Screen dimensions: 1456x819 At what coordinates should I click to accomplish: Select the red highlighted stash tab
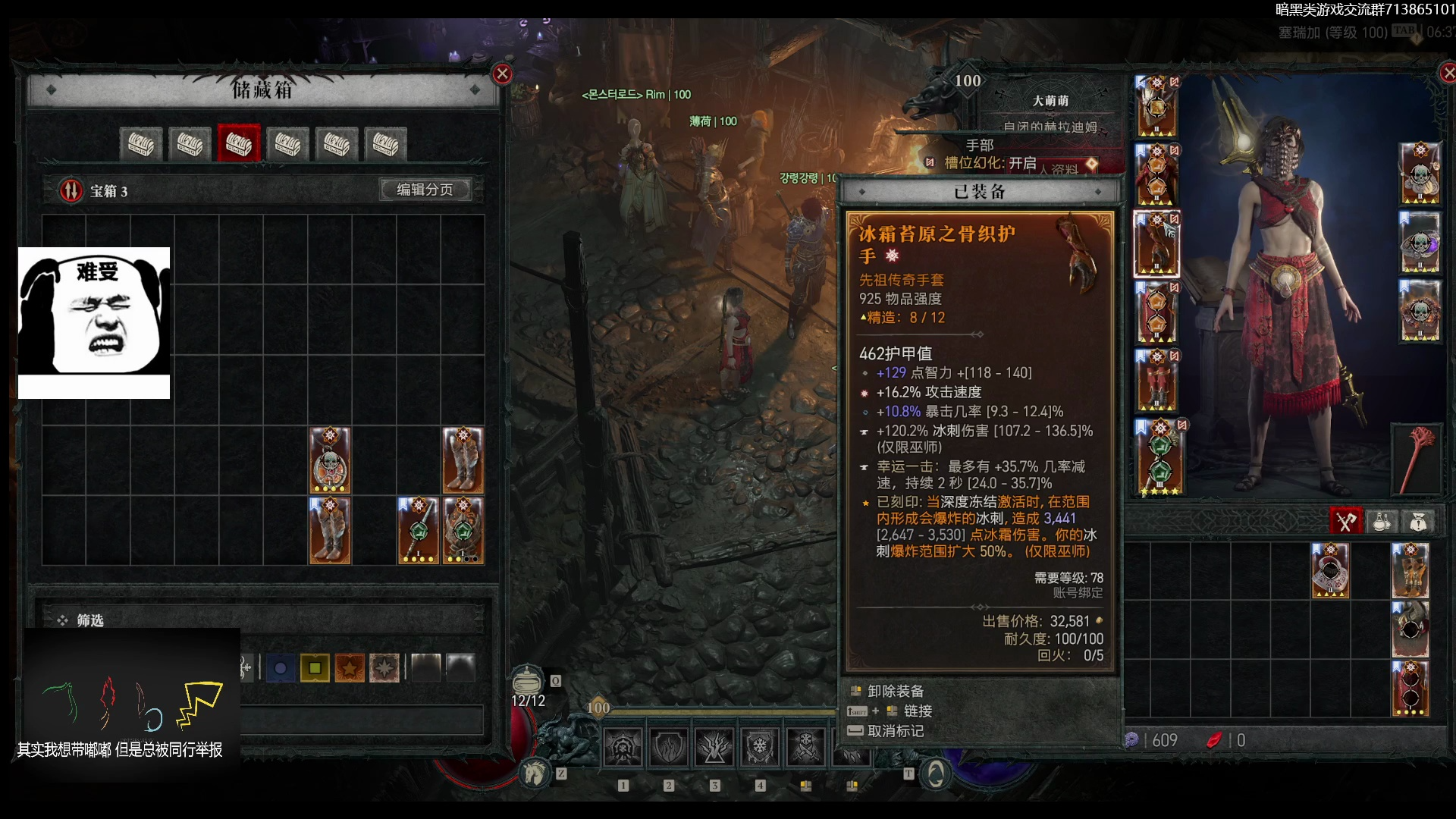(239, 143)
